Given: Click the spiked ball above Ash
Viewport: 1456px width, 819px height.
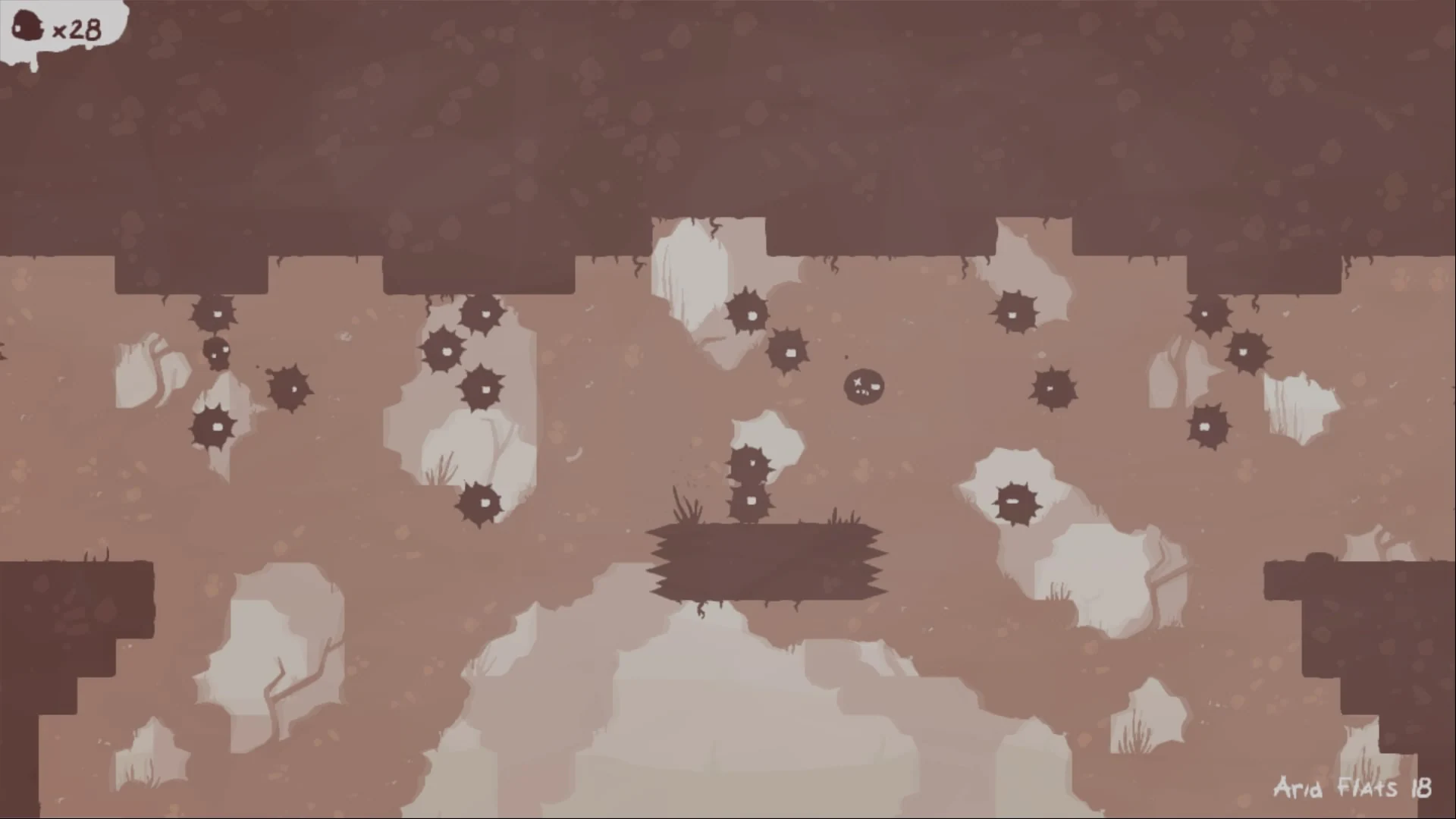Looking at the screenshot, I should pos(789,353).
